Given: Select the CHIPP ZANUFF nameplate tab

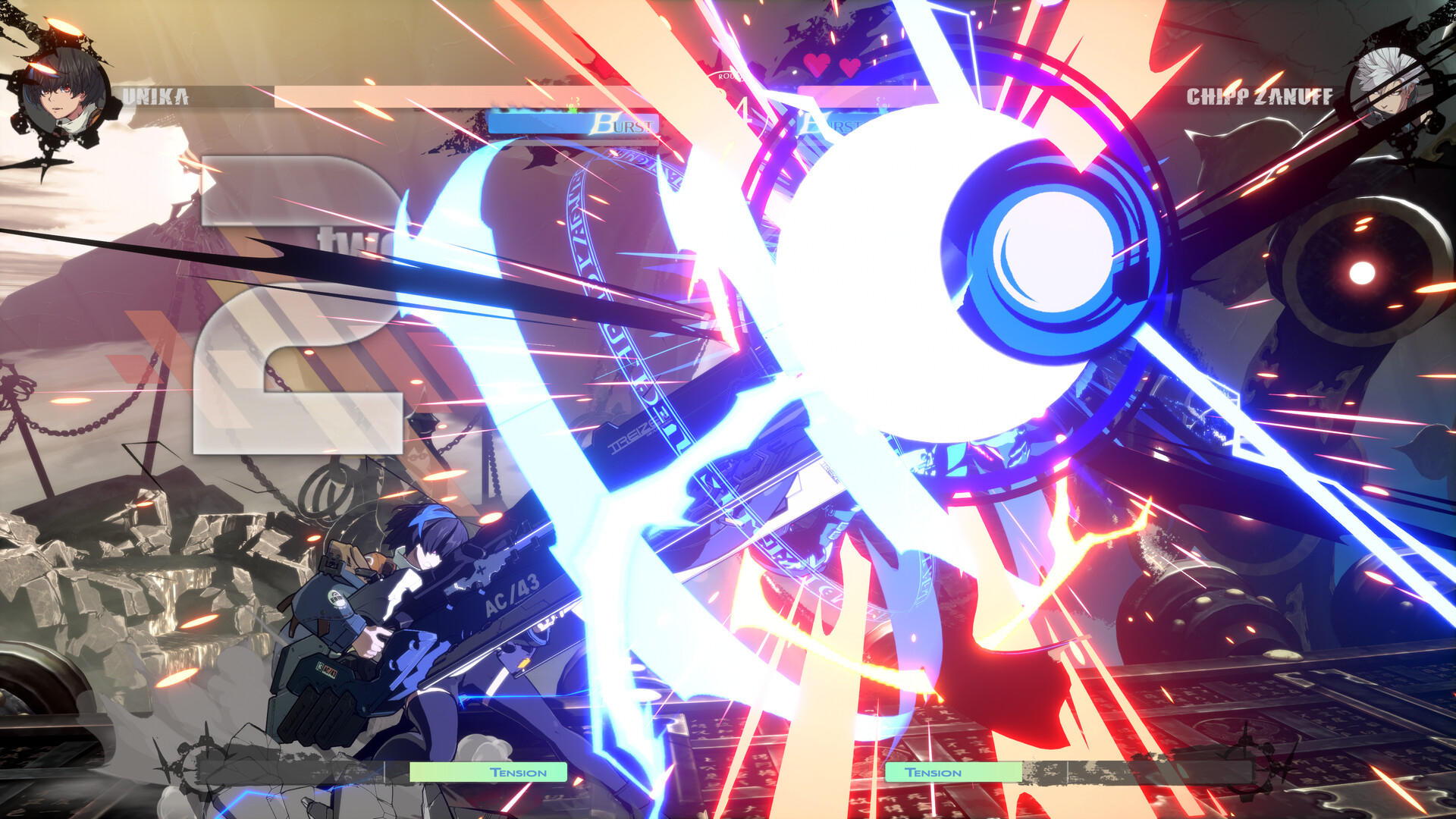Looking at the screenshot, I should 1259,96.
